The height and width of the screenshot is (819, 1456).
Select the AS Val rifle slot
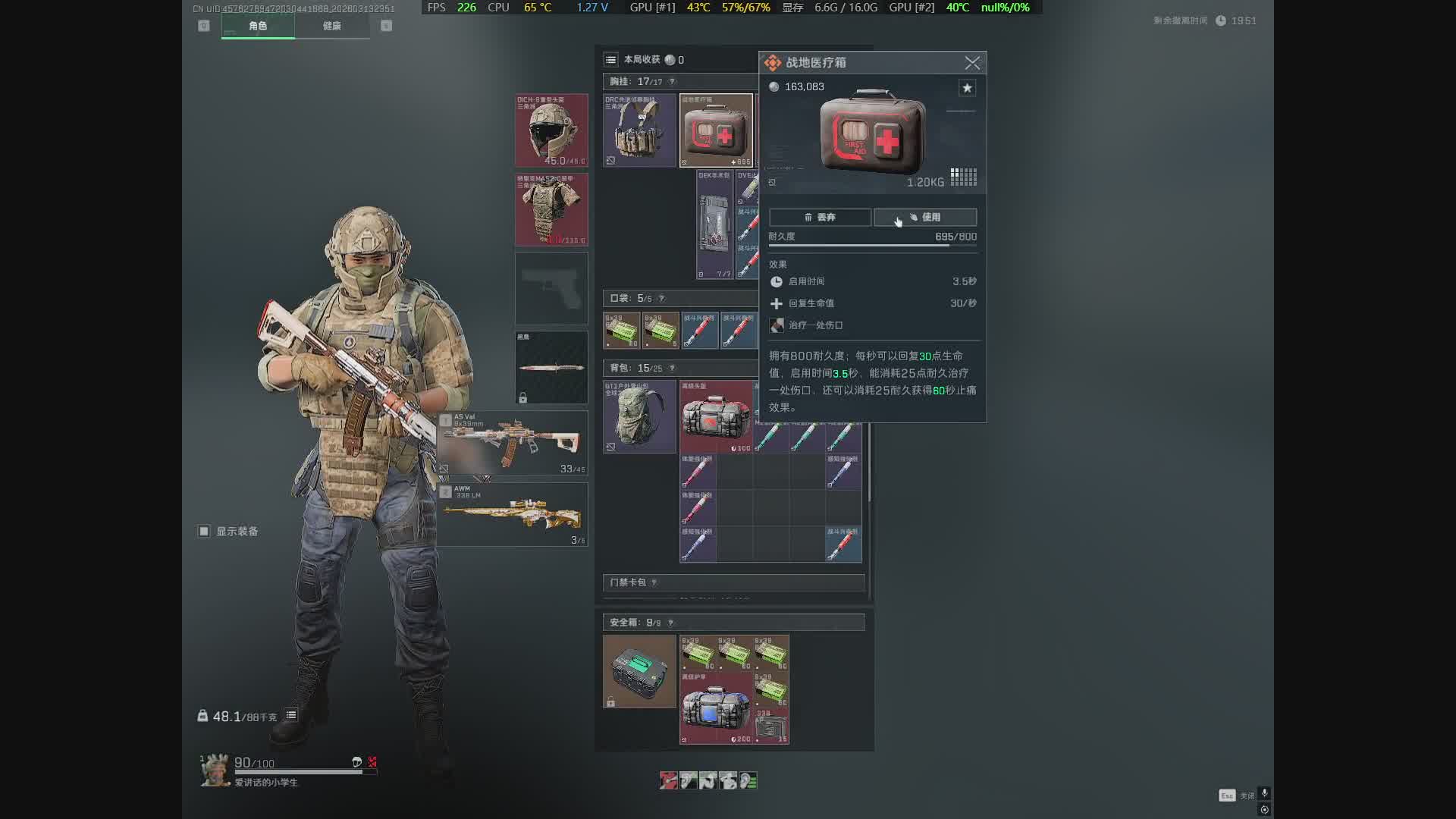pos(513,444)
